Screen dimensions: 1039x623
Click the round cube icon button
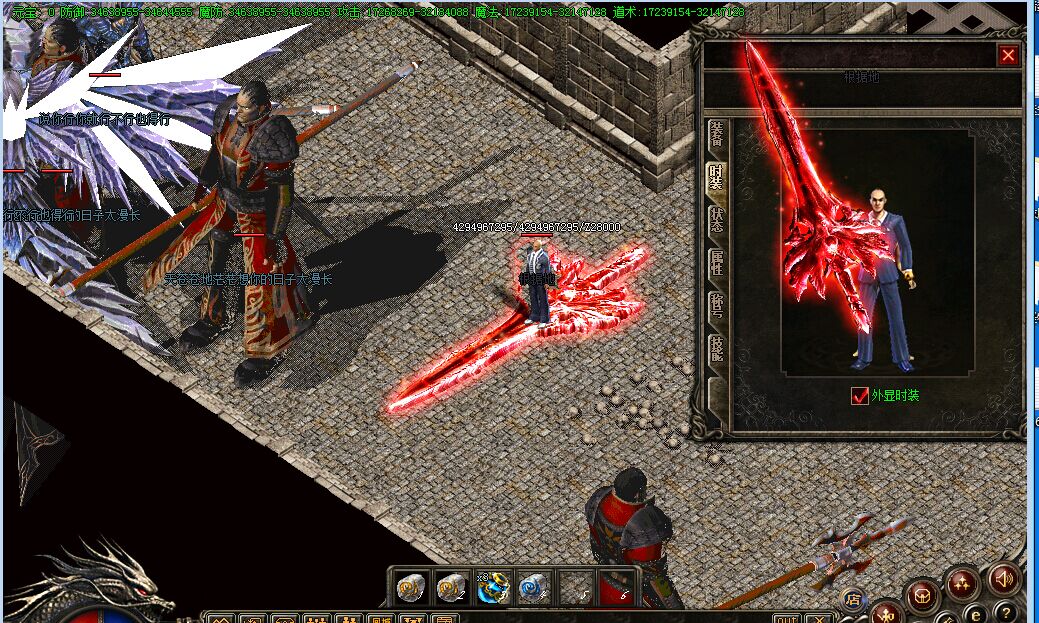pos(922,594)
